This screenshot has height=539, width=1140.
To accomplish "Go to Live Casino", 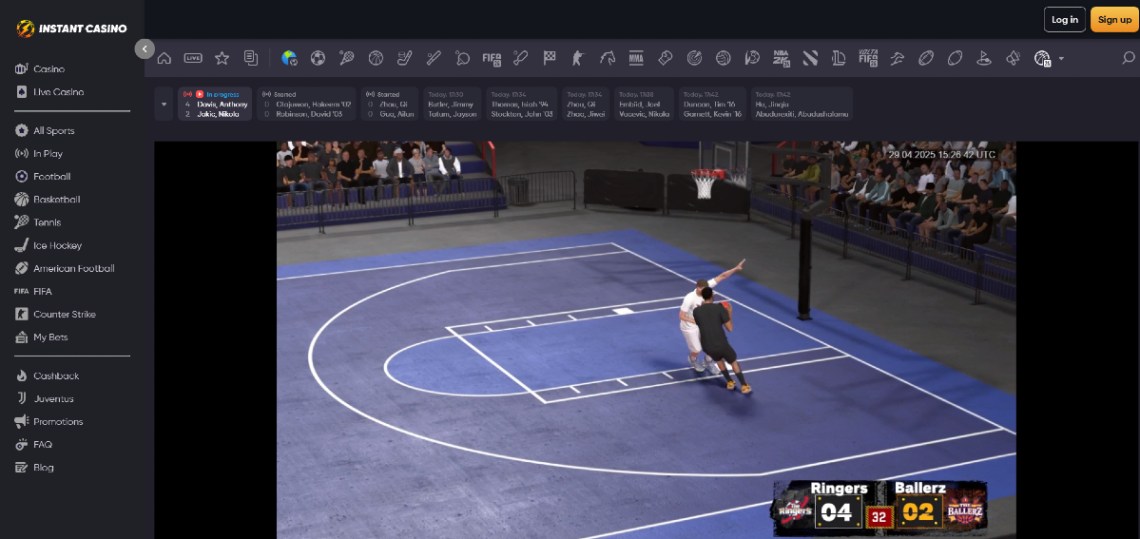I will point(58,92).
